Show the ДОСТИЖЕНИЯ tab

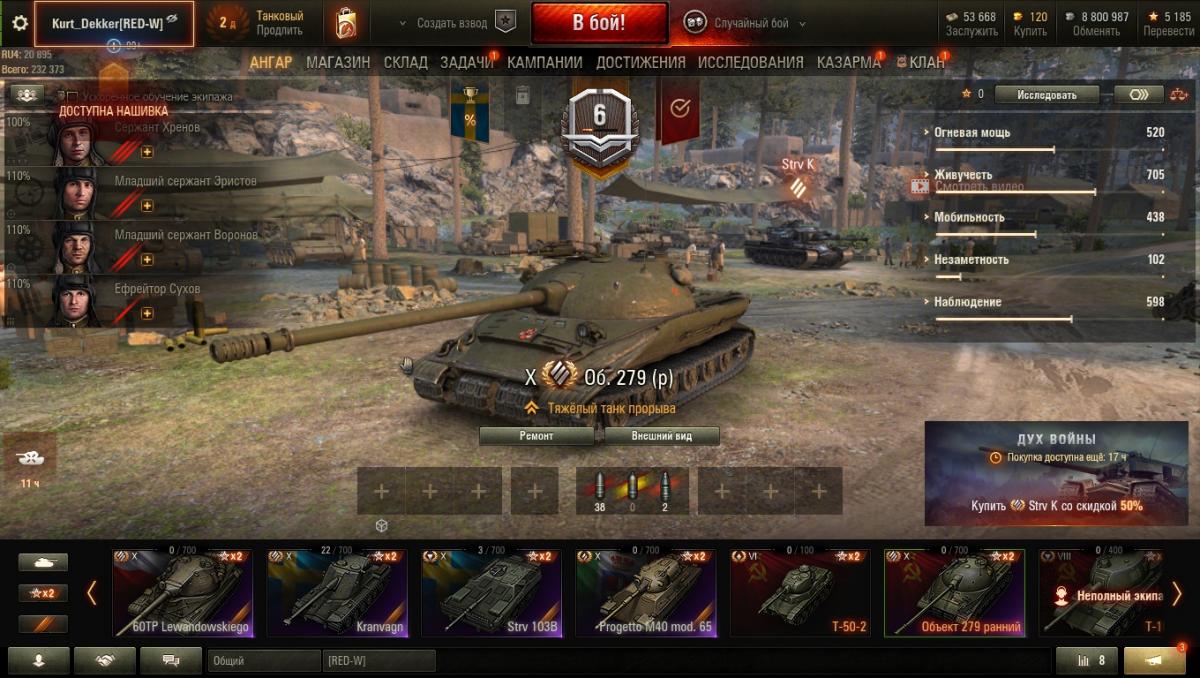tap(640, 62)
